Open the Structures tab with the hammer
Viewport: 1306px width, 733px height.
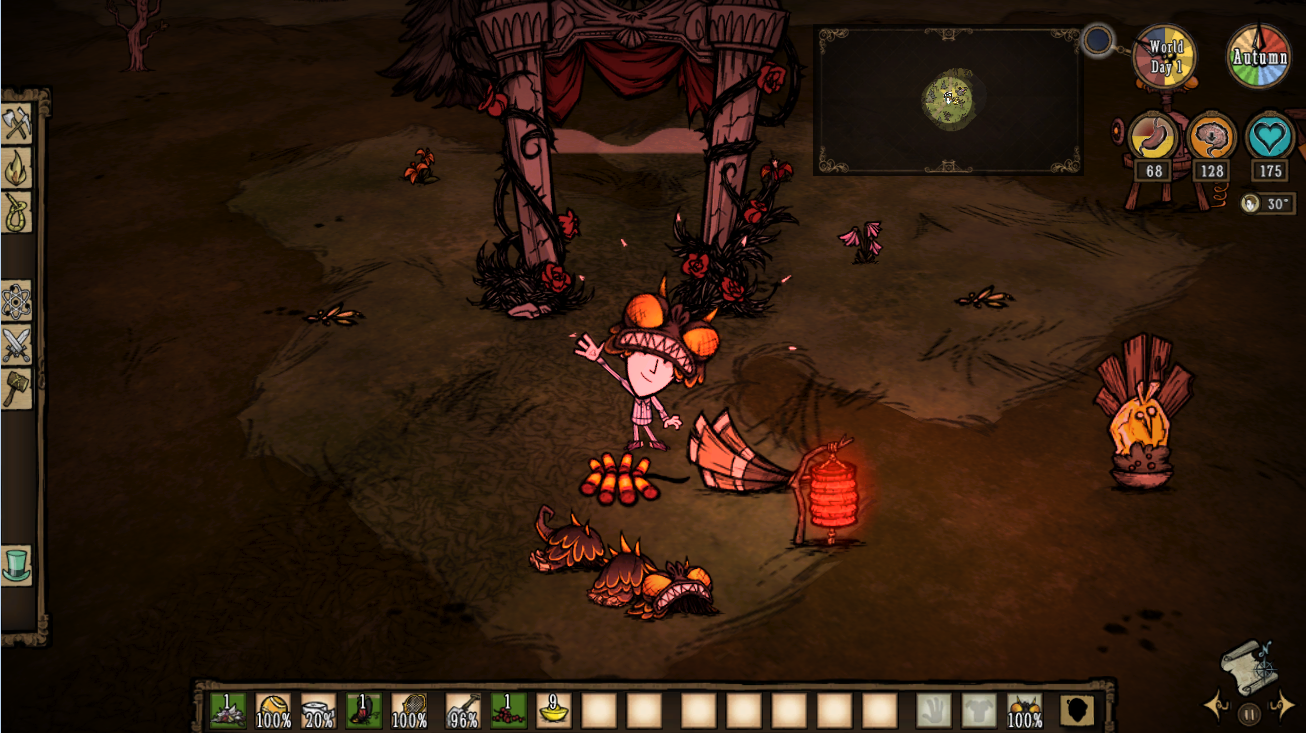pos(17,388)
